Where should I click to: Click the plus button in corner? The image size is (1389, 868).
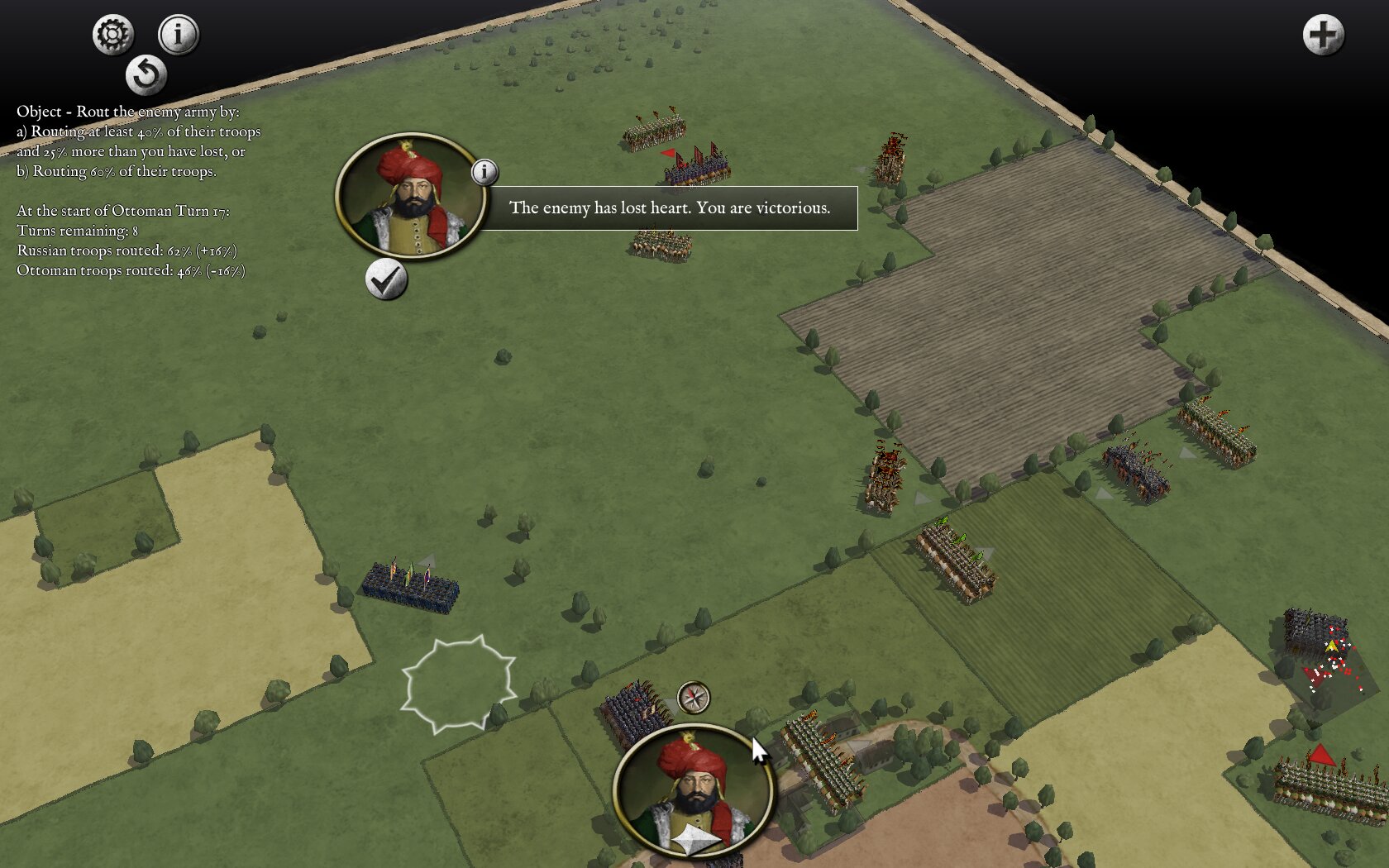tap(1323, 36)
